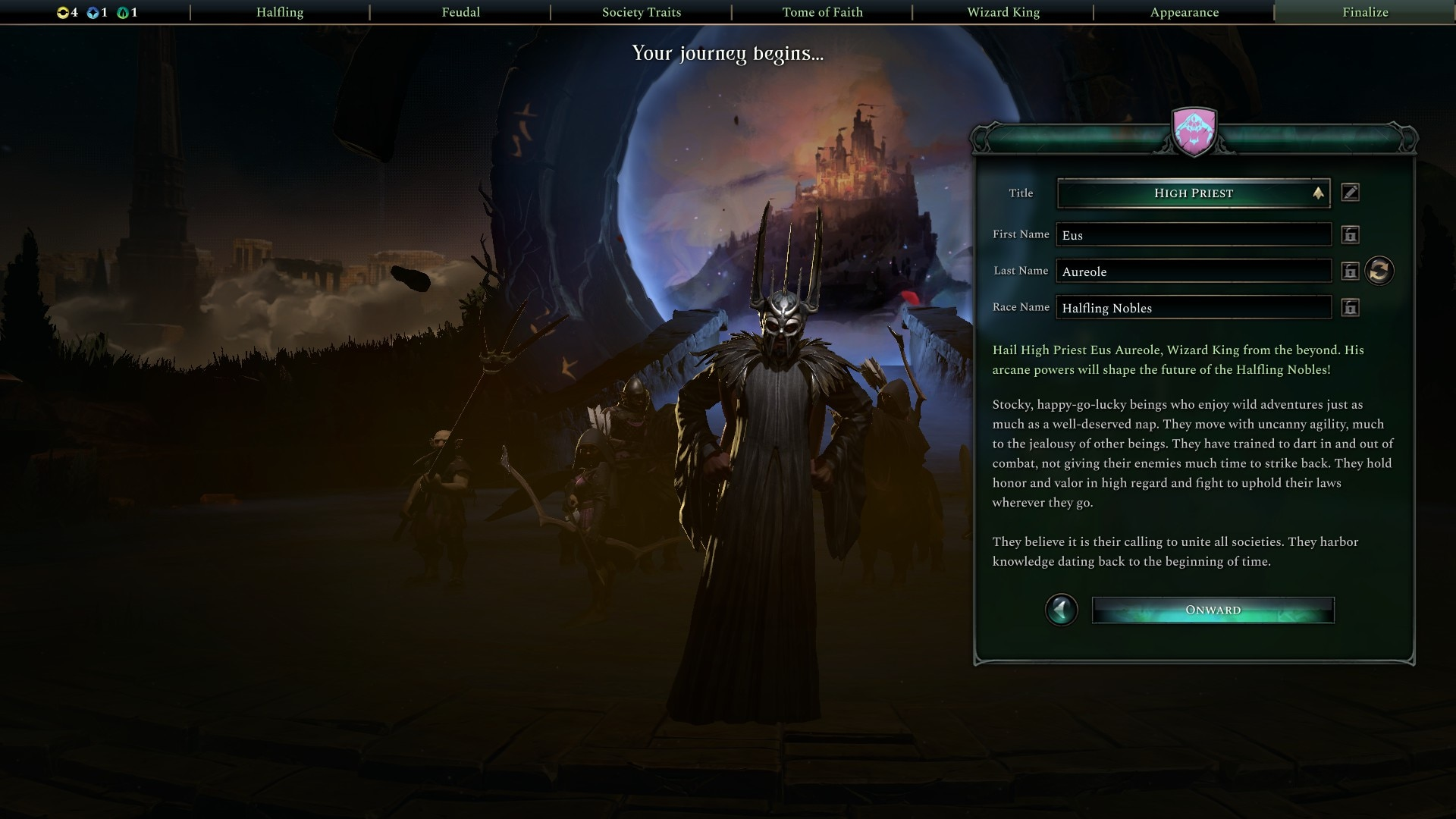Edit the First Name field
The image size is (1456, 819).
[1194, 235]
